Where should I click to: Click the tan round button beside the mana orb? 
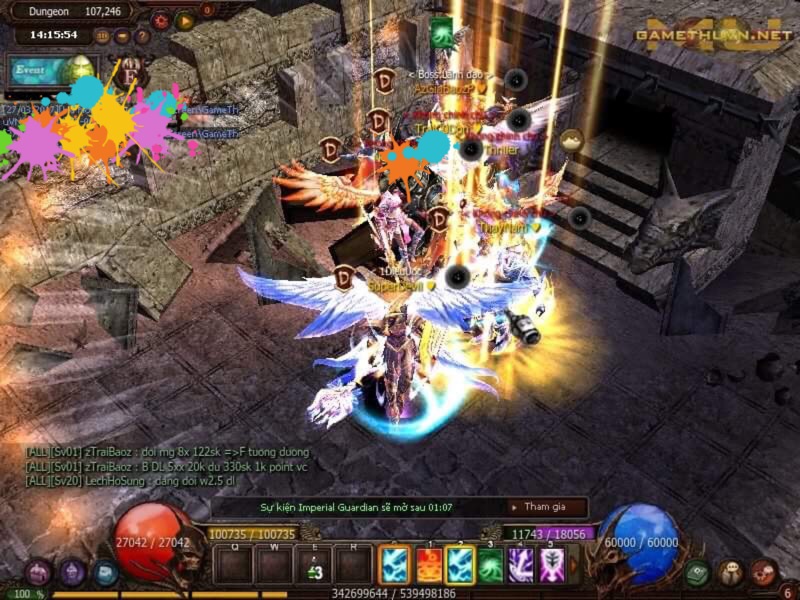(731, 573)
